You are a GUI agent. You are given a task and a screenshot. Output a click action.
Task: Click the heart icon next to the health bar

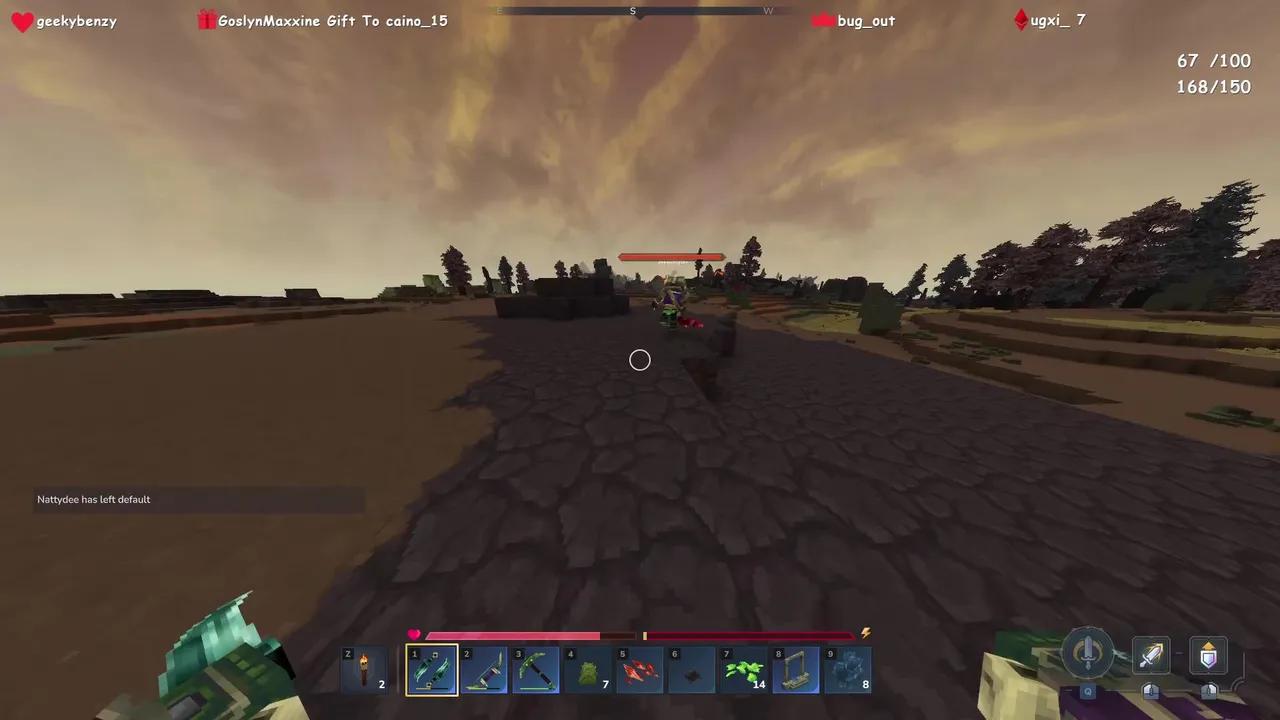point(413,634)
